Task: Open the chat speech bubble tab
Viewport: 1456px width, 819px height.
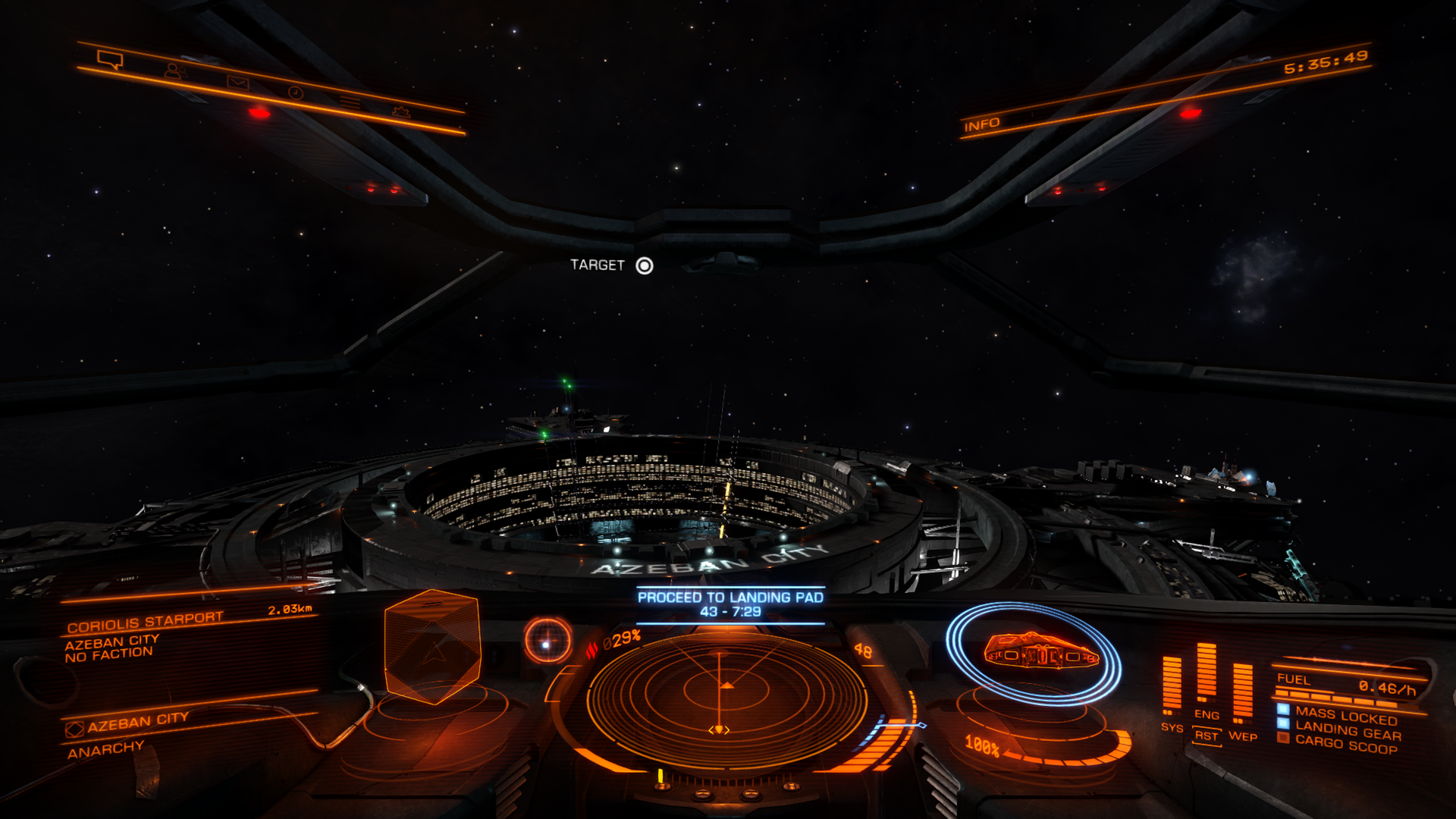Action: pos(110,60)
